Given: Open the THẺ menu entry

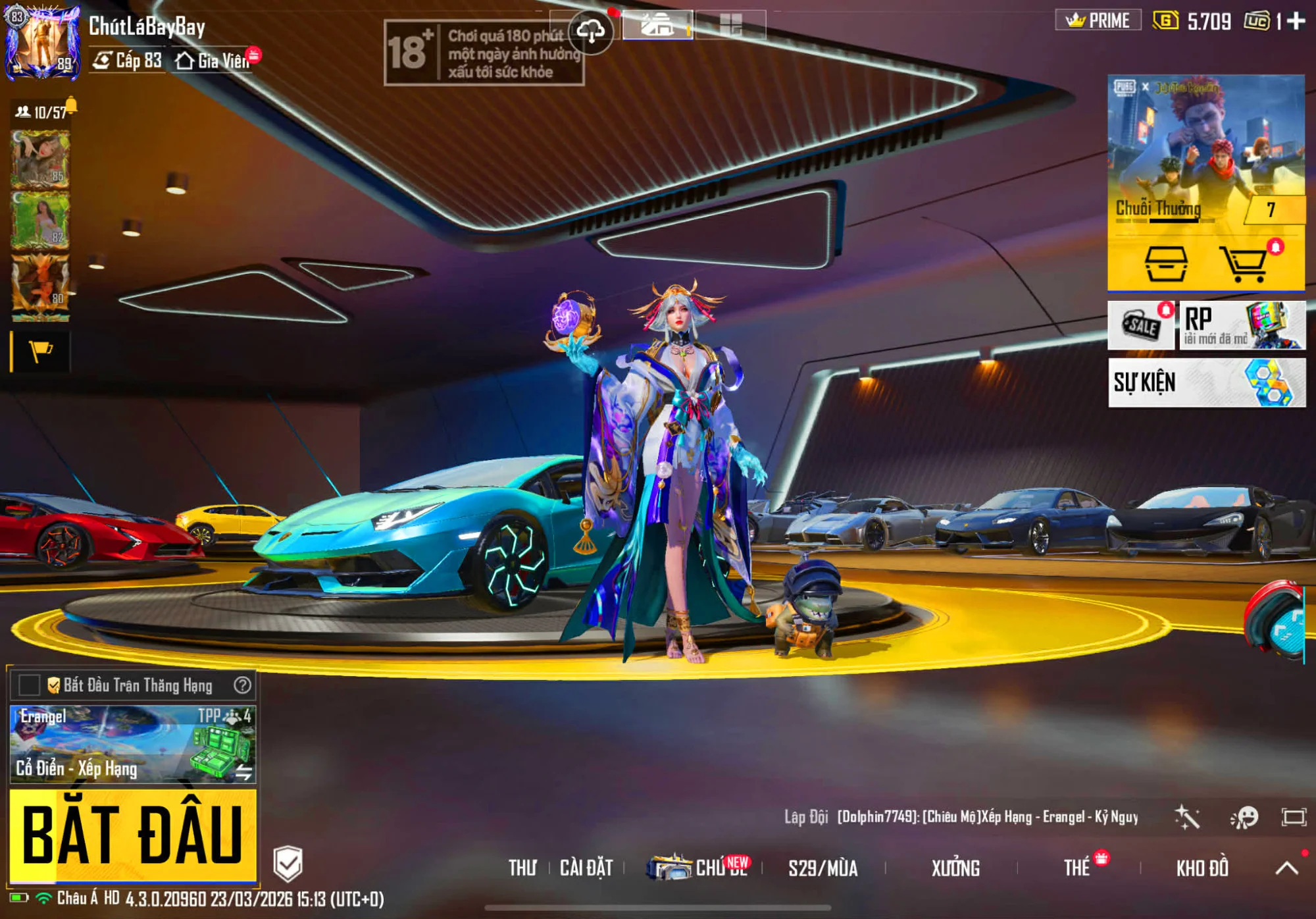Looking at the screenshot, I should [x=1077, y=868].
